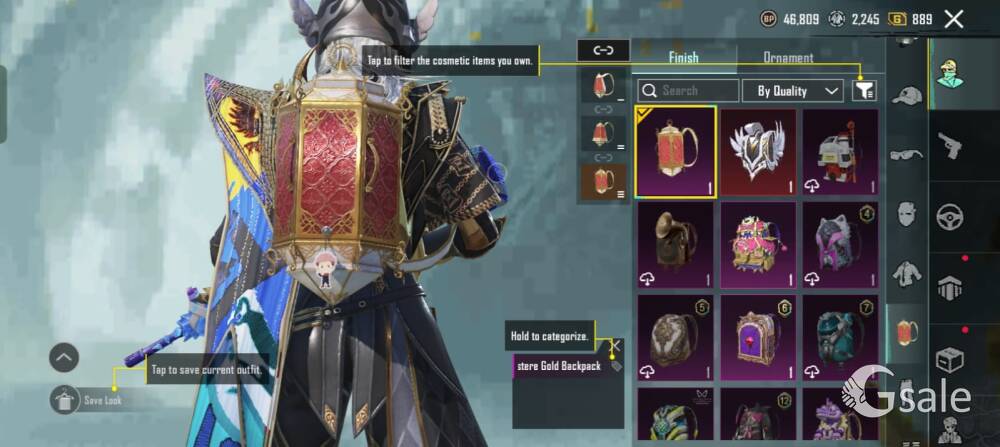Select the white robot backpack

[x=840, y=152]
